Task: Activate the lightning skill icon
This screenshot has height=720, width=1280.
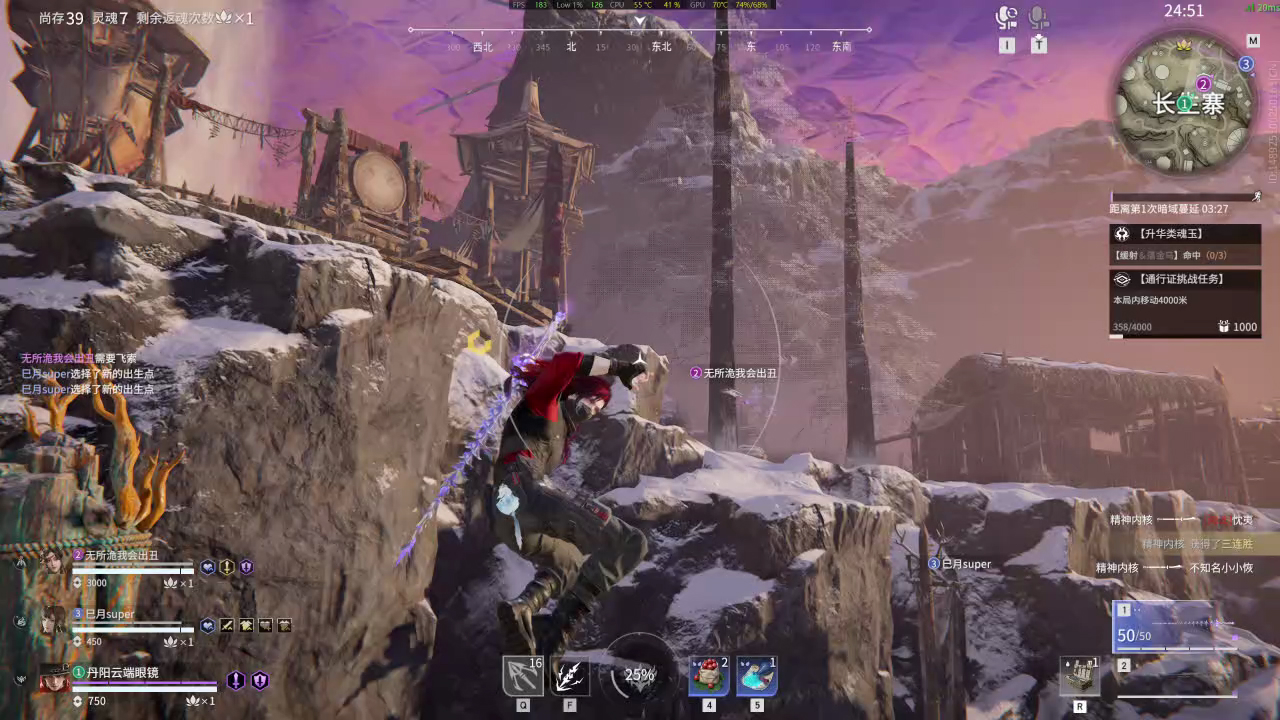Action: pos(570,676)
